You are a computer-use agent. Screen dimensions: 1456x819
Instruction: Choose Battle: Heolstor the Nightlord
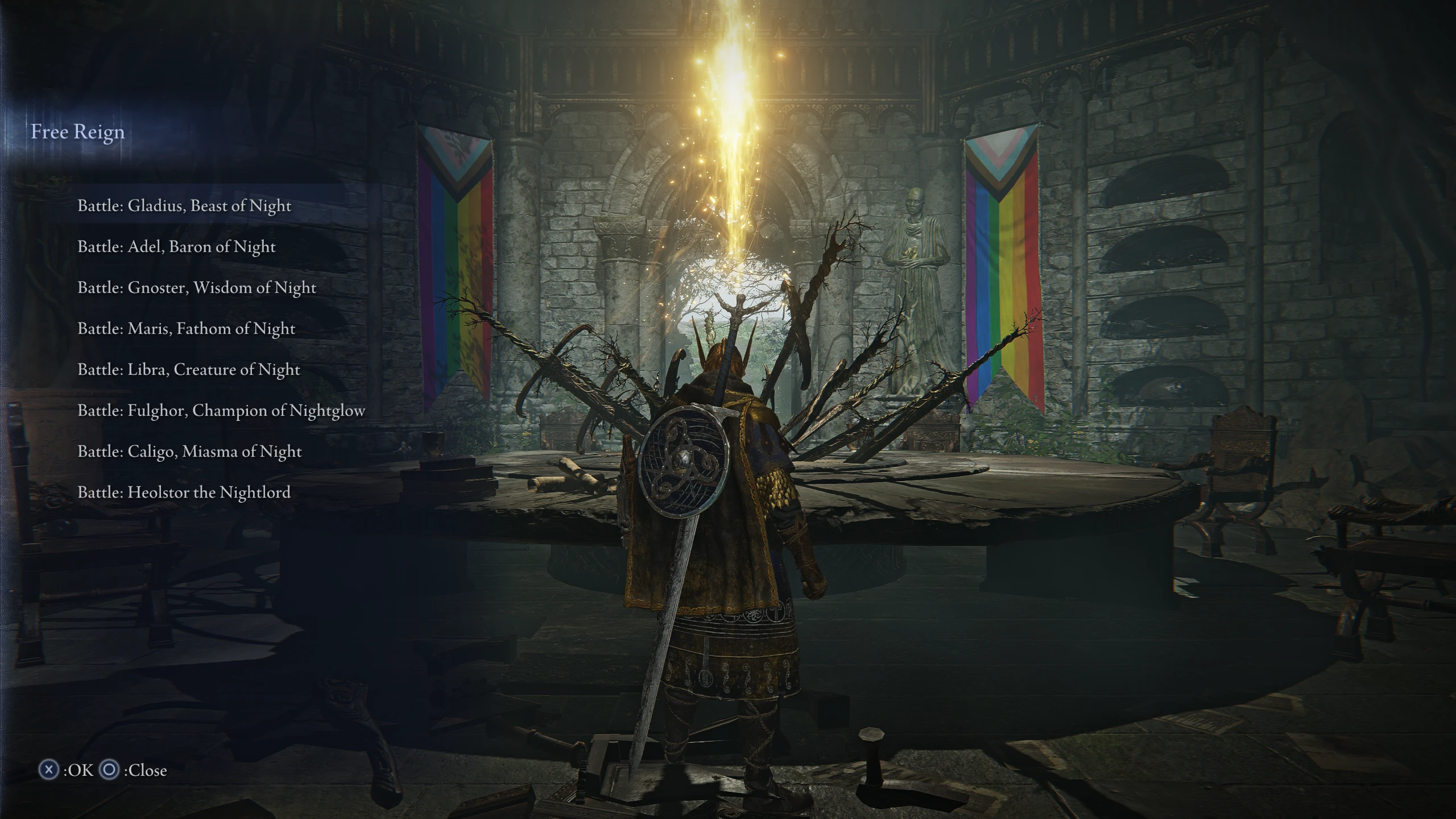(184, 492)
